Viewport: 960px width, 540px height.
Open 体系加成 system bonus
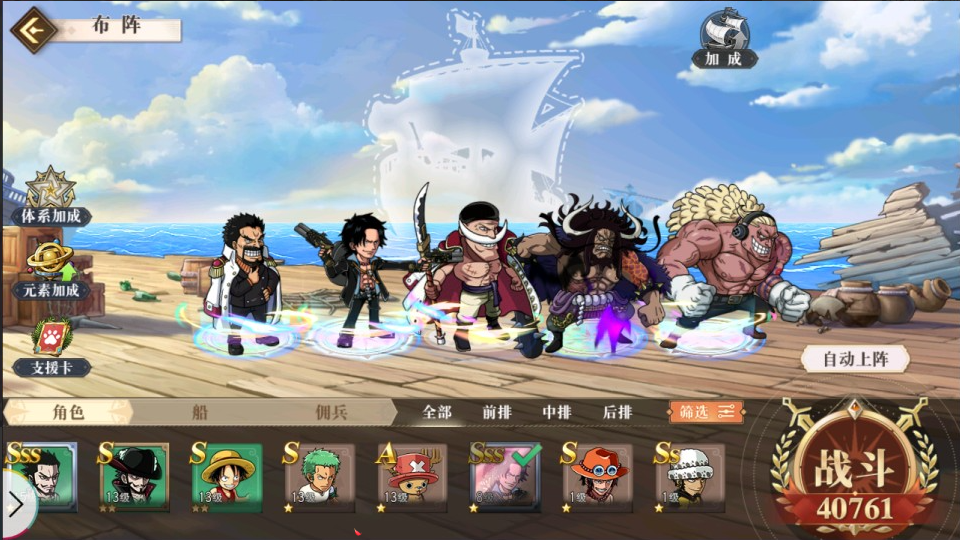point(50,197)
